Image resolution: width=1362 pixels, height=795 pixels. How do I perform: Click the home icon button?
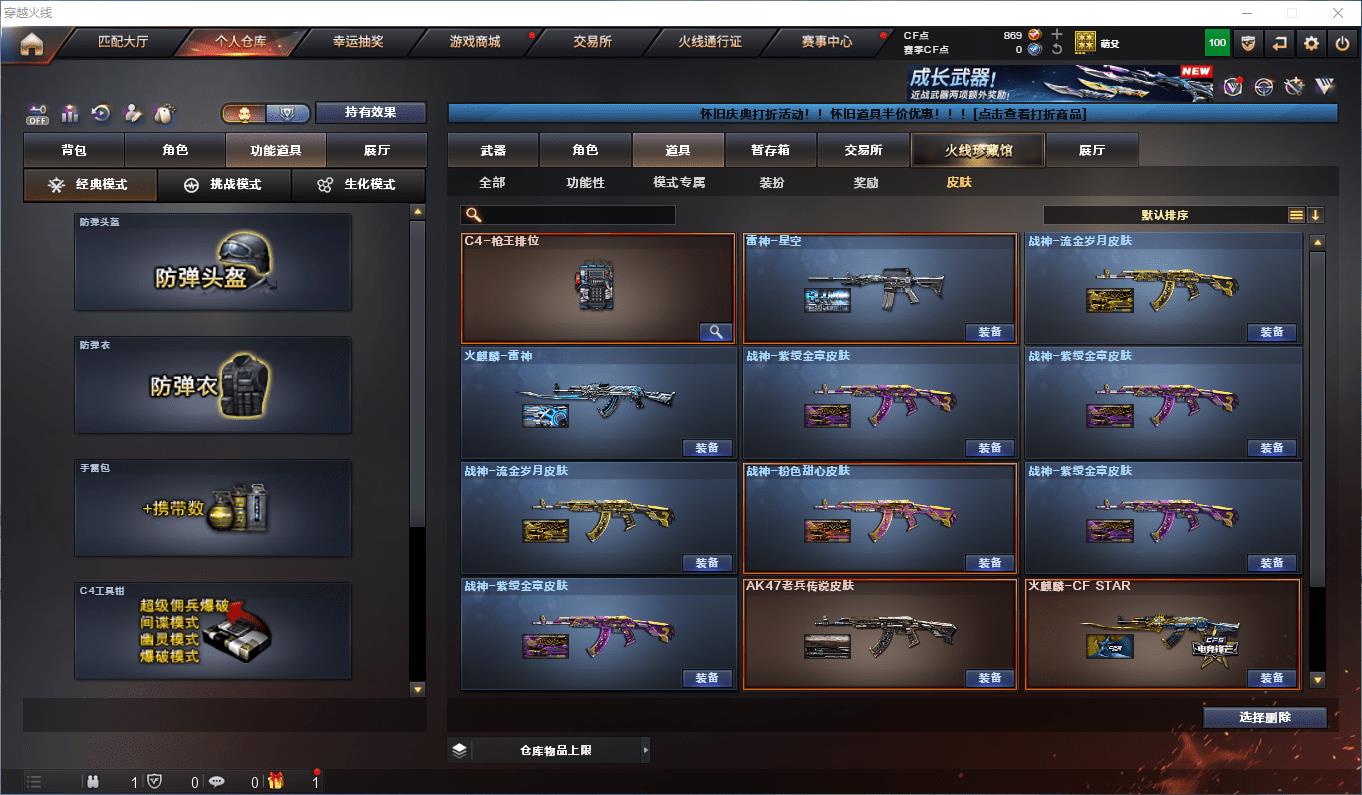click(x=32, y=44)
